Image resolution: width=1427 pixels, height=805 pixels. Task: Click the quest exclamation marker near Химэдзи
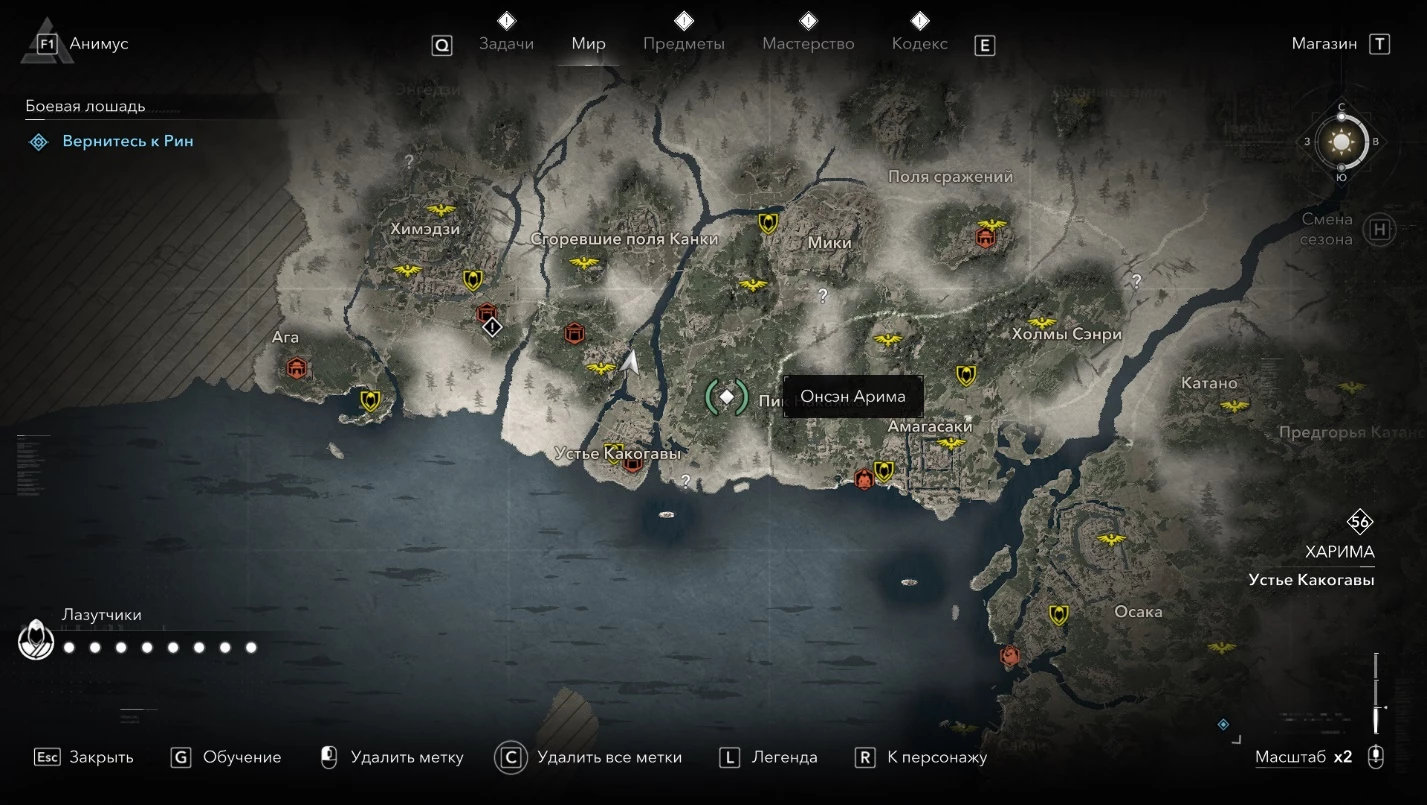tap(492, 327)
